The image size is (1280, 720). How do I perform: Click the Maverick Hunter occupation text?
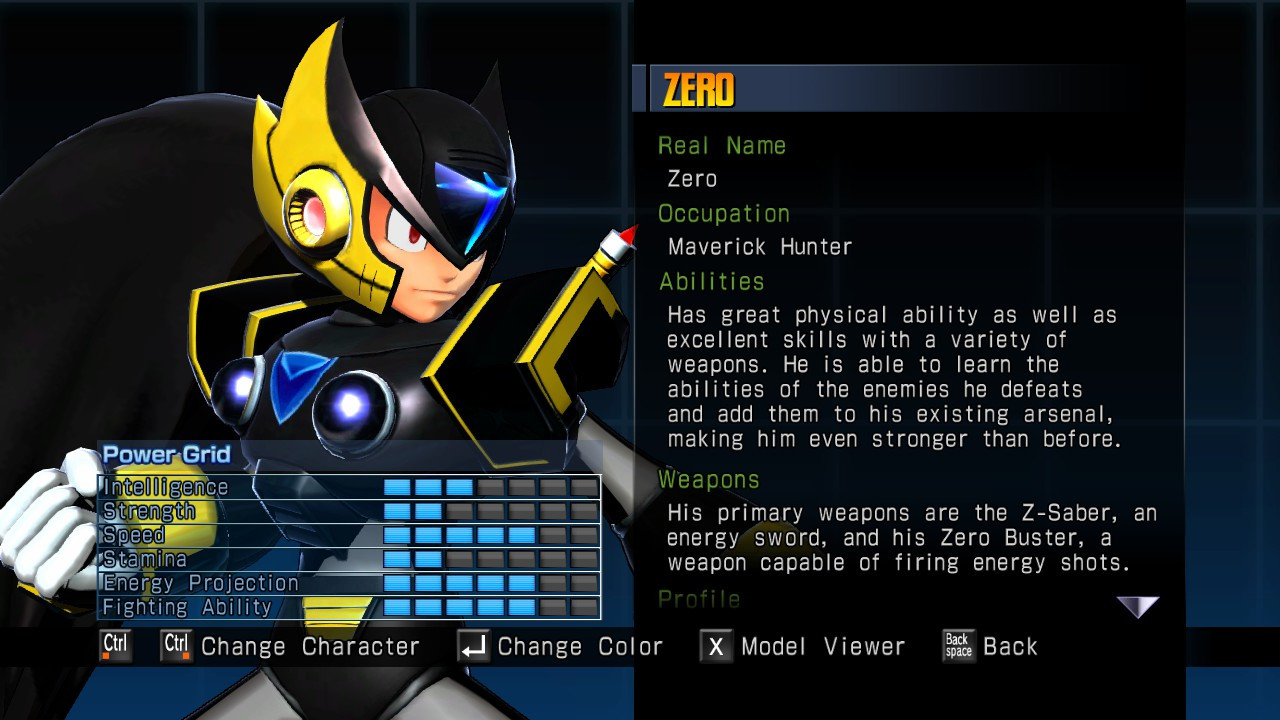(760, 246)
